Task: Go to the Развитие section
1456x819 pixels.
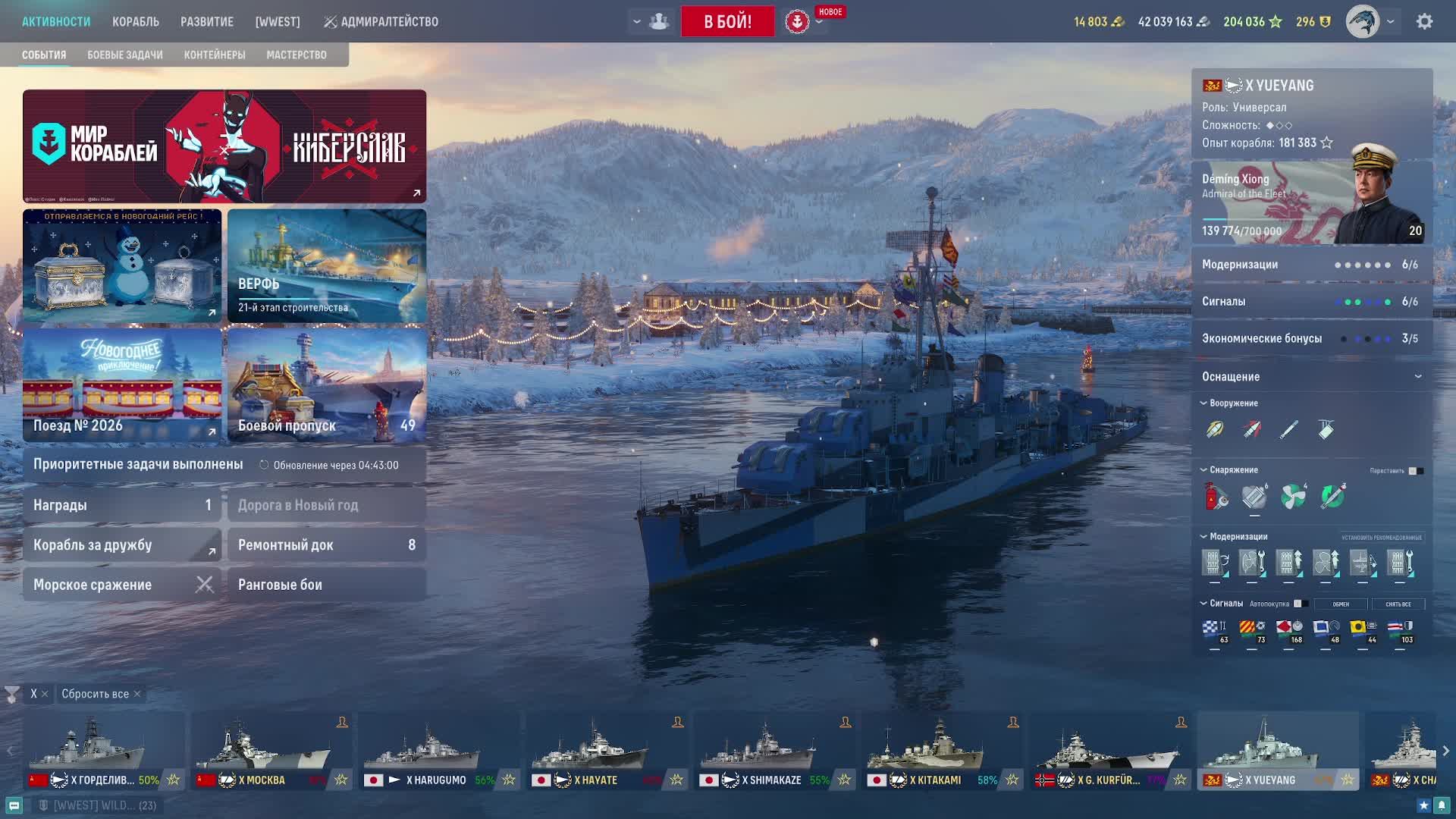Action: tap(207, 22)
